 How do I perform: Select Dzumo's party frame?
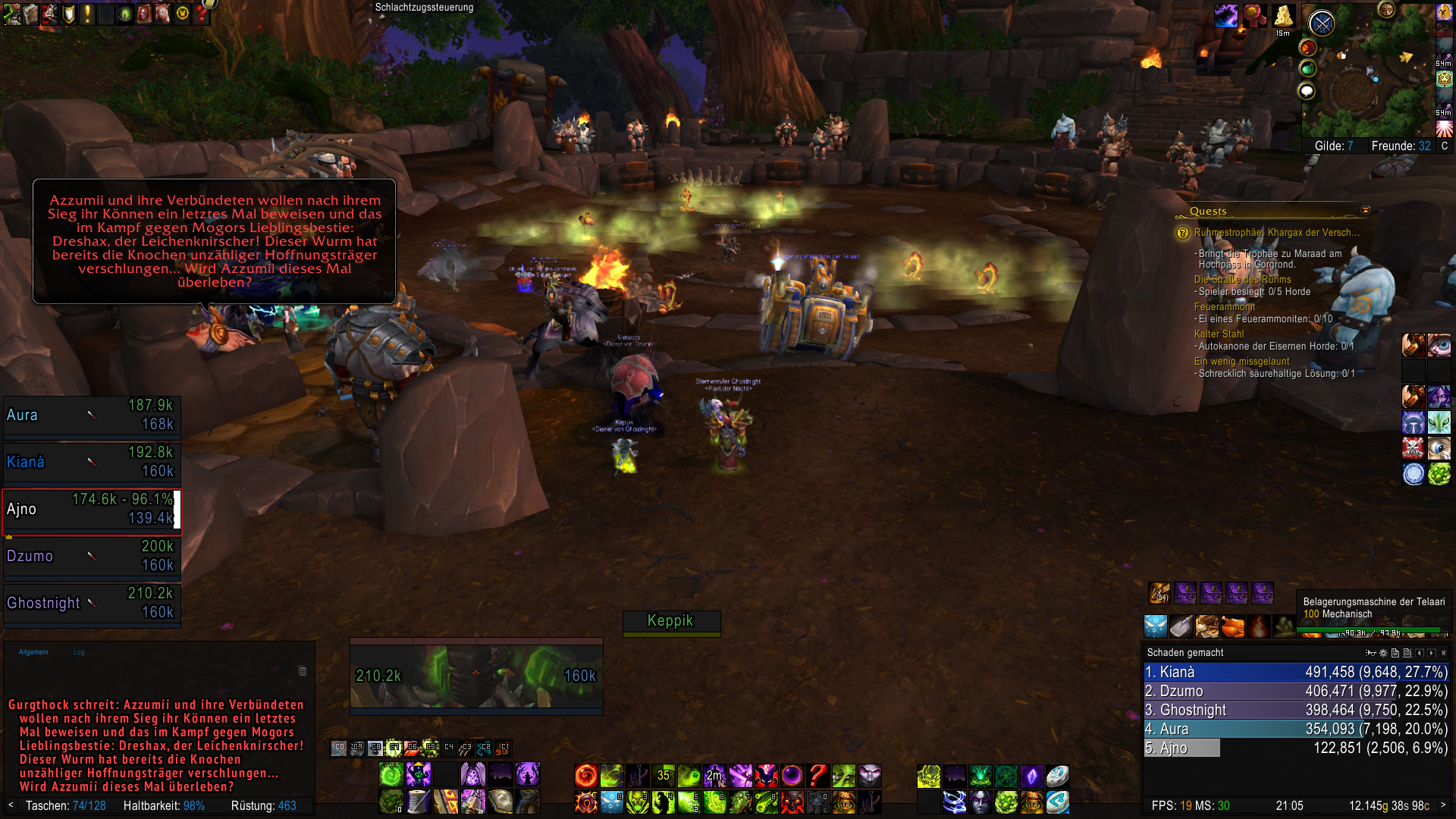91,556
